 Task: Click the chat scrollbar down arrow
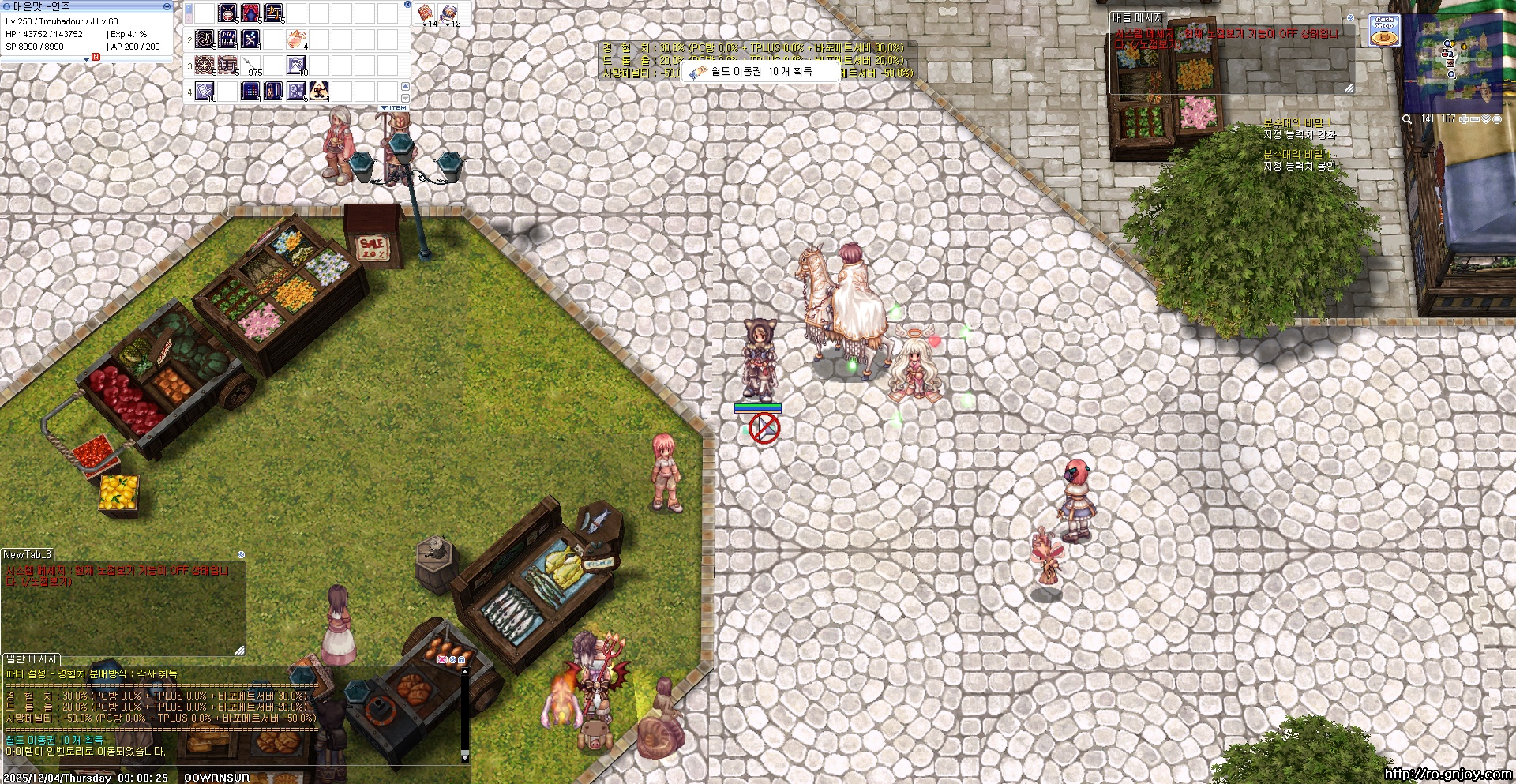(465, 758)
